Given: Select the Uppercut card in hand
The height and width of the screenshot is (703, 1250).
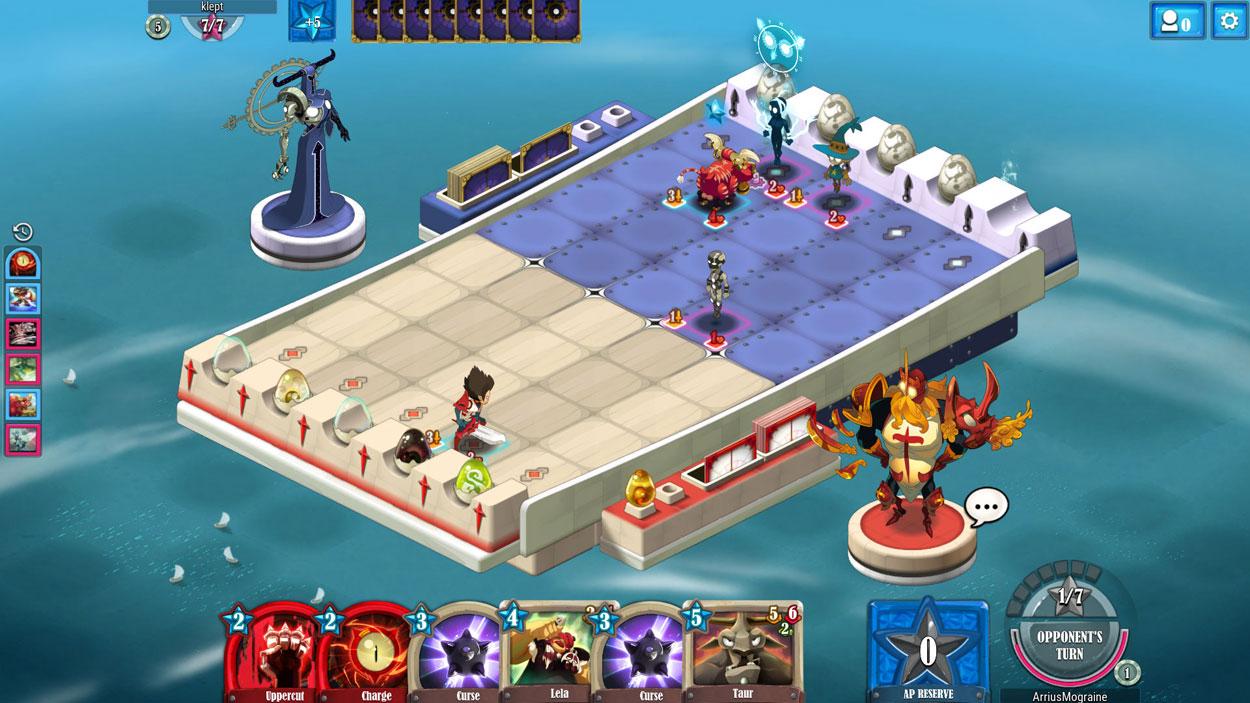Looking at the screenshot, I should pos(272,650).
